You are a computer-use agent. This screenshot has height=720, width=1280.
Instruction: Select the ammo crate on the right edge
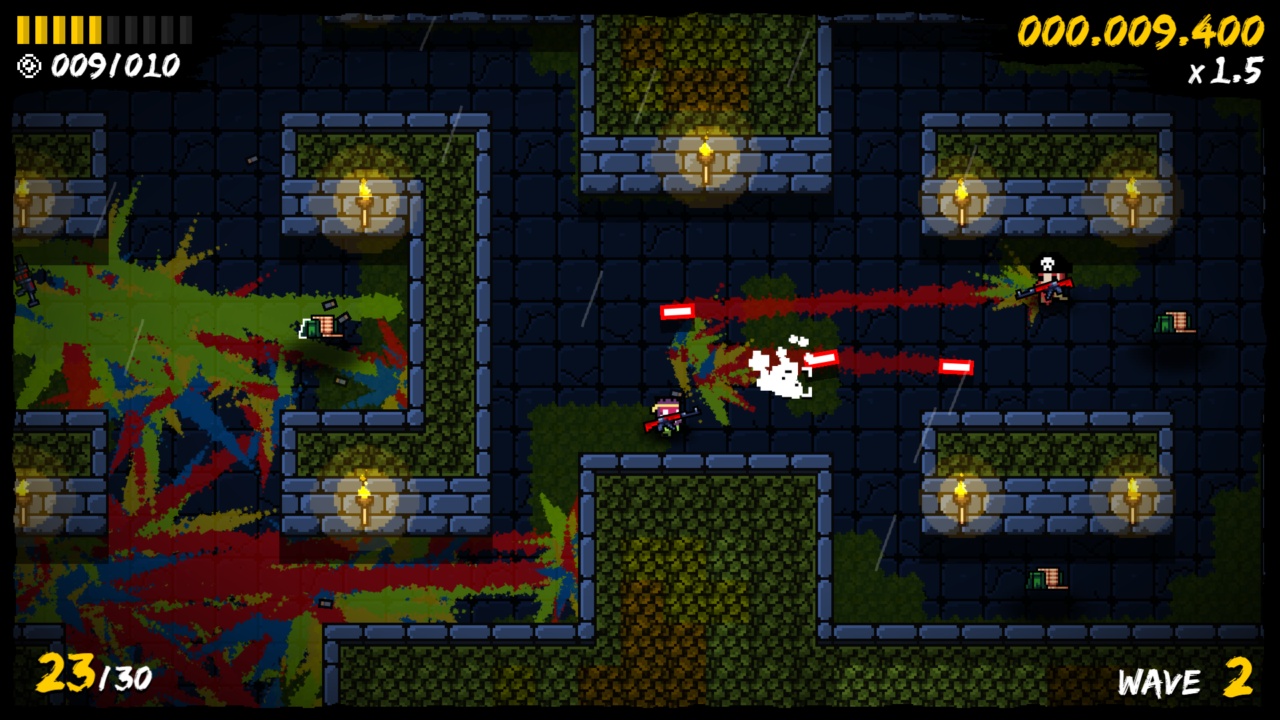(x=1176, y=320)
